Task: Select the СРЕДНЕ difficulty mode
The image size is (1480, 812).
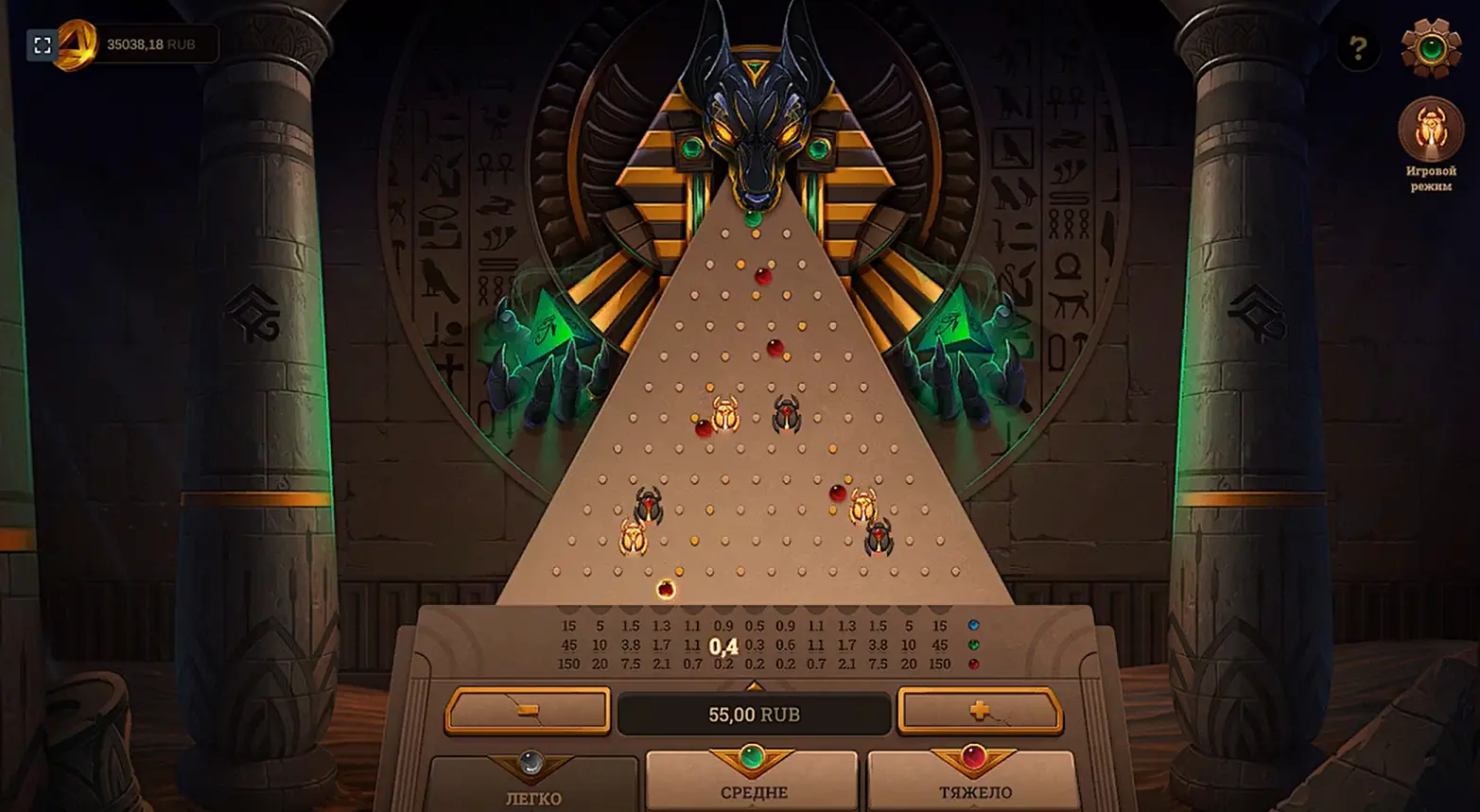Action: pyautogui.click(x=753, y=789)
